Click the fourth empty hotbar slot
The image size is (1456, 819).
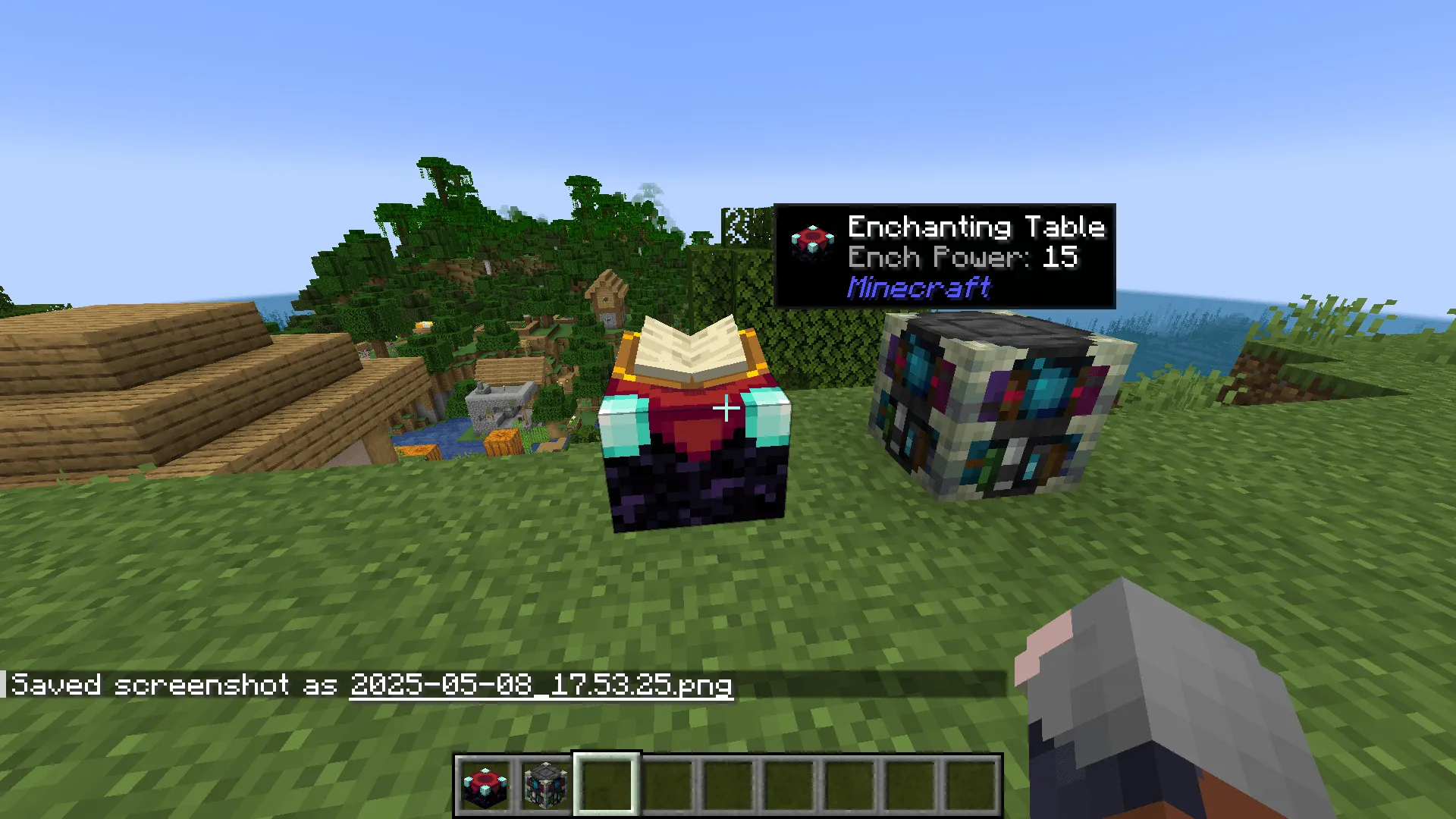tap(666, 786)
